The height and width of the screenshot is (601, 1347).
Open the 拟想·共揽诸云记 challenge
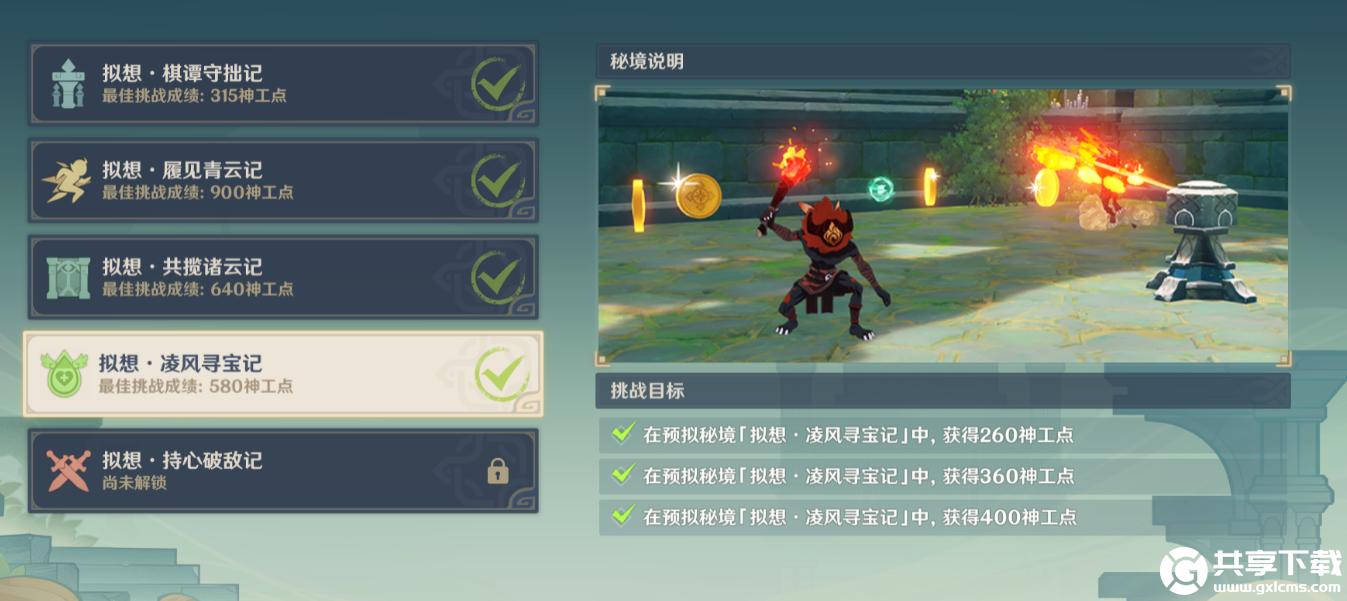[282, 277]
